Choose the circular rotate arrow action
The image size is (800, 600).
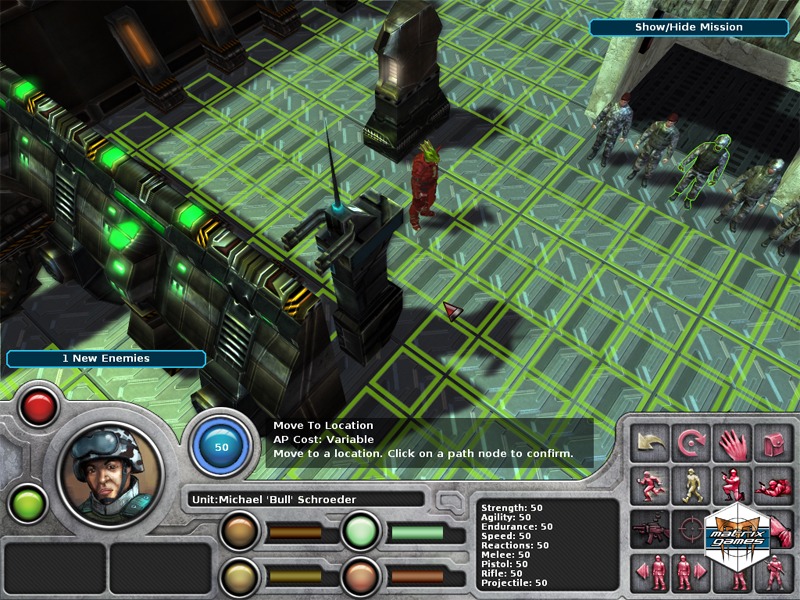tap(691, 442)
